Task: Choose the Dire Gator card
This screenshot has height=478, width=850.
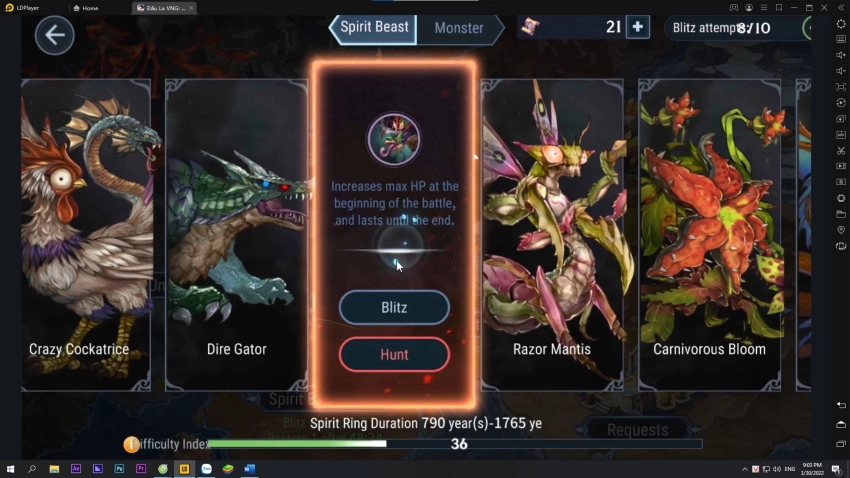Action: click(x=236, y=235)
